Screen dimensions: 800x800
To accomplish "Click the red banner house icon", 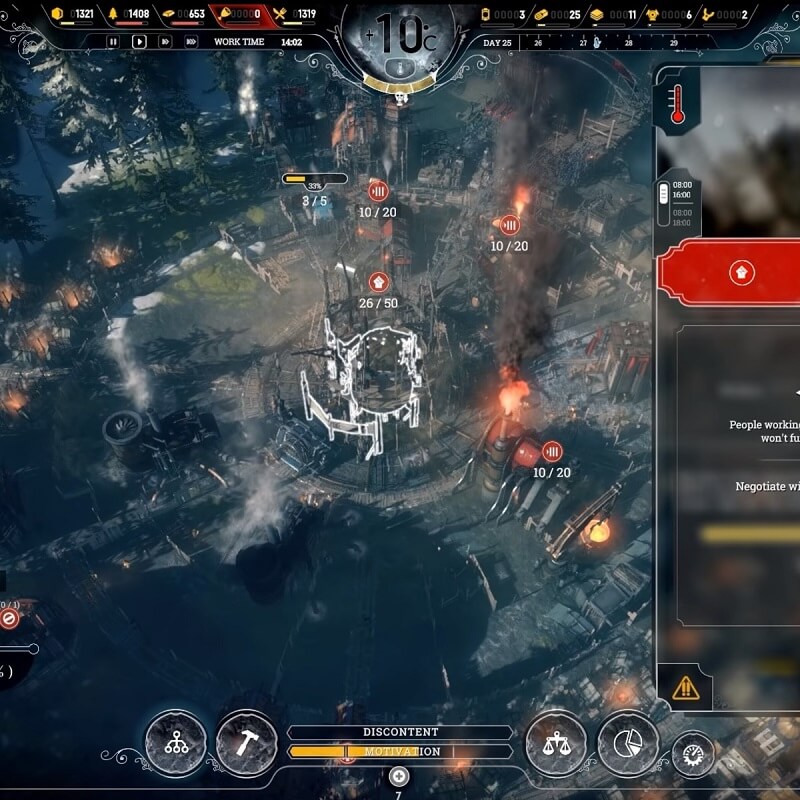I will (x=742, y=272).
